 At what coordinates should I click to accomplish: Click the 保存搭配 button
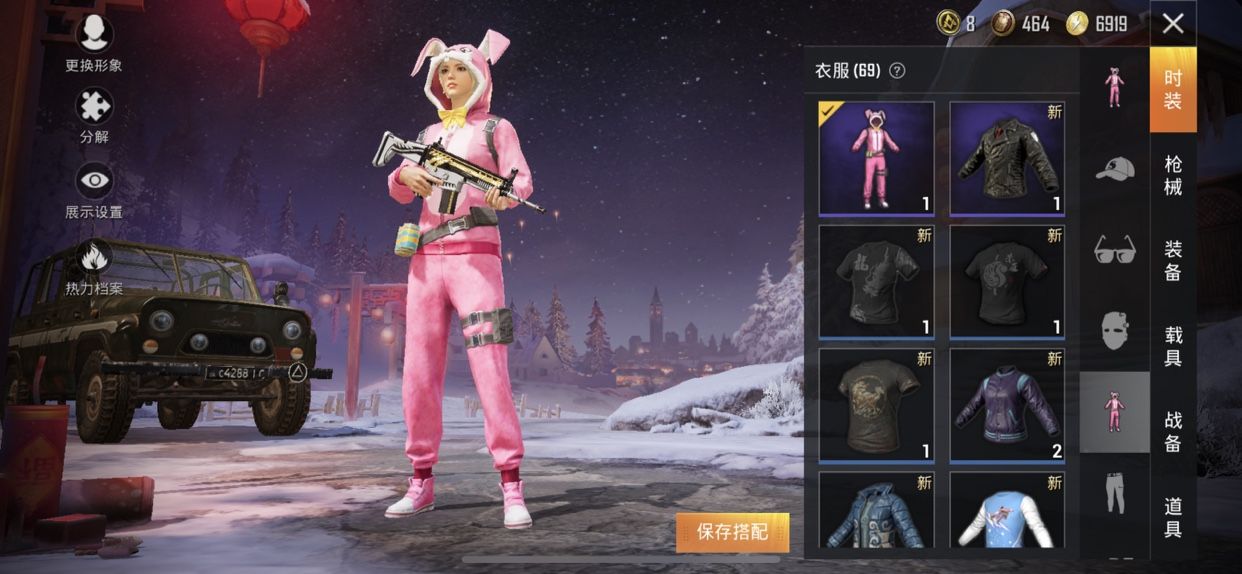(732, 532)
